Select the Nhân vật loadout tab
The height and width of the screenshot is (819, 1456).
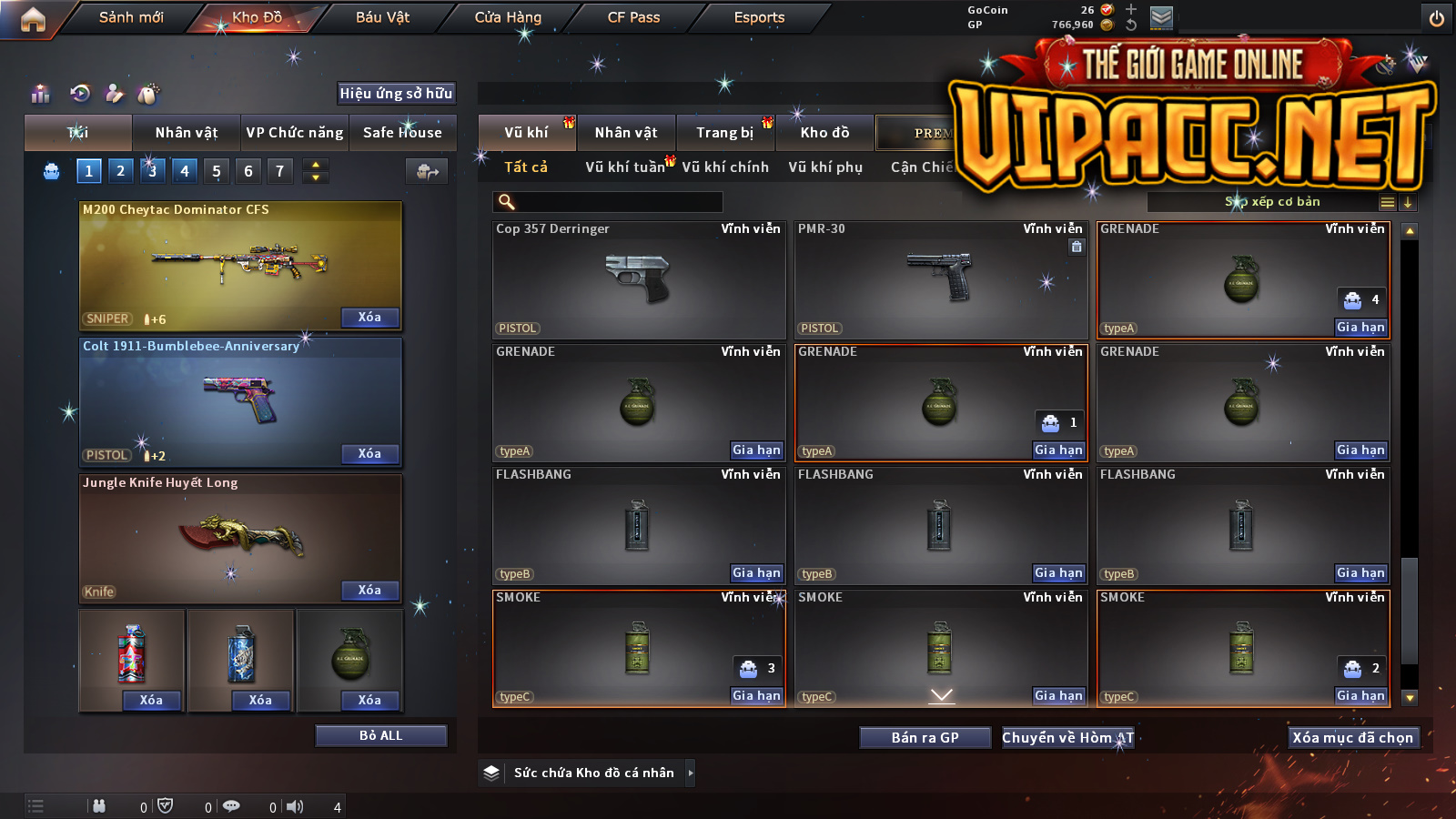(x=187, y=133)
